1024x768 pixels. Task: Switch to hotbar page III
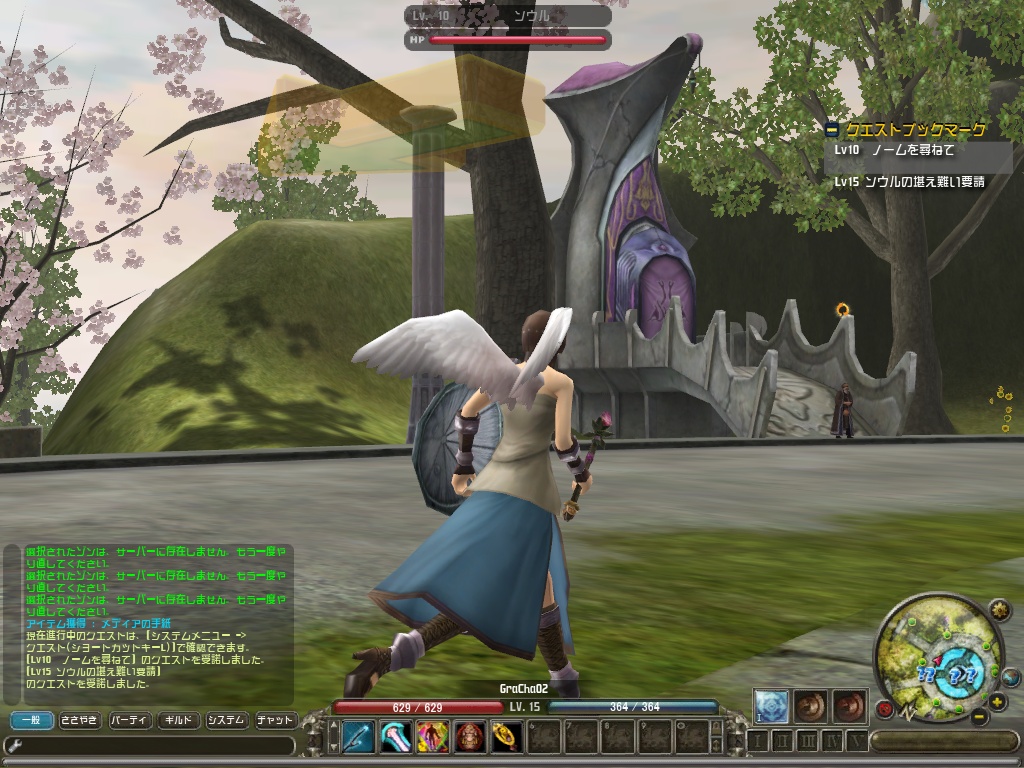click(808, 741)
